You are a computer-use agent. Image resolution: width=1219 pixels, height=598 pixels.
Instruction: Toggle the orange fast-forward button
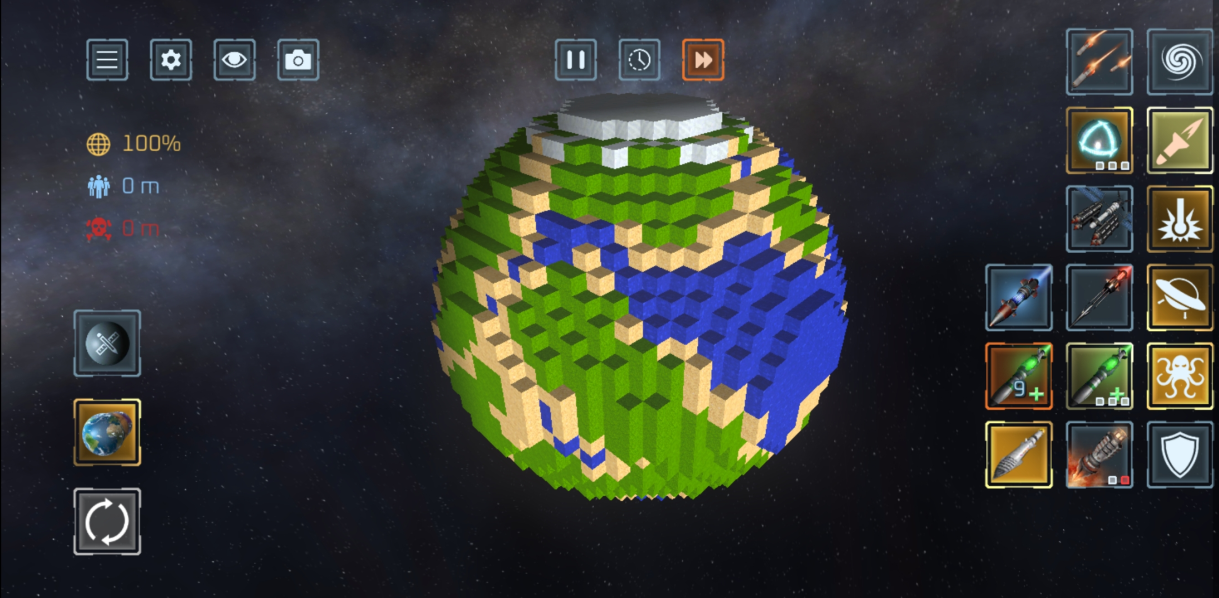pos(703,60)
